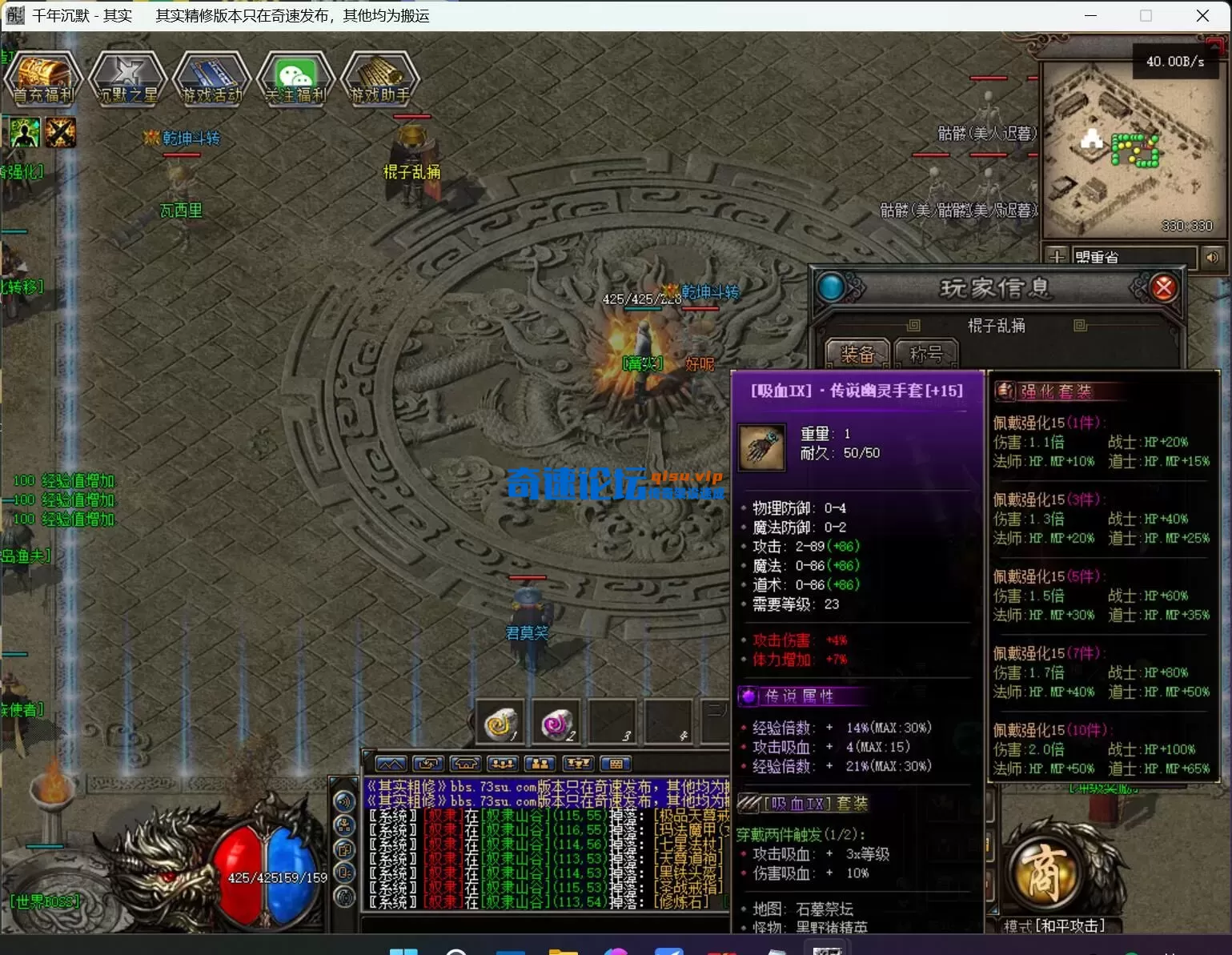Close the 玩家信息 player info panel
Image resolution: width=1232 pixels, height=955 pixels.
point(1163,287)
